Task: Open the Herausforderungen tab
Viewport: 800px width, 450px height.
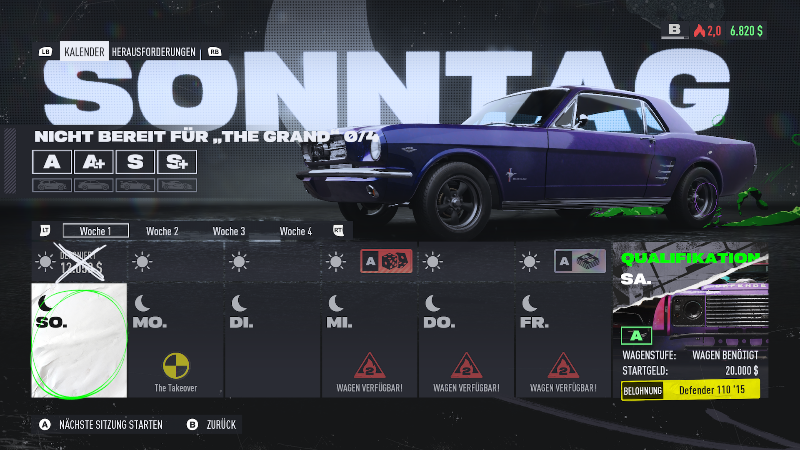Action: pos(154,51)
